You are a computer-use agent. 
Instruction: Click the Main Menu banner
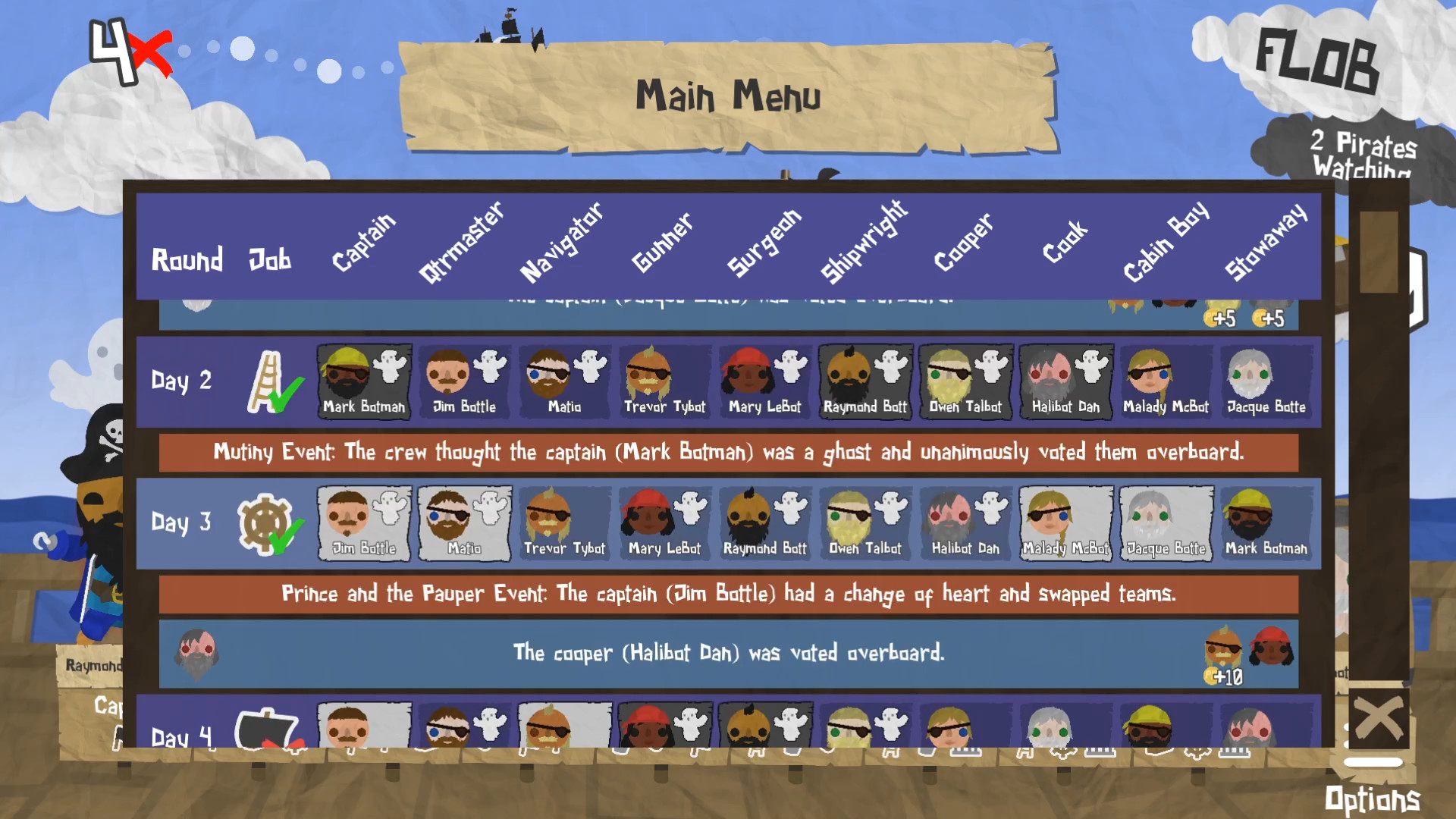[x=730, y=96]
